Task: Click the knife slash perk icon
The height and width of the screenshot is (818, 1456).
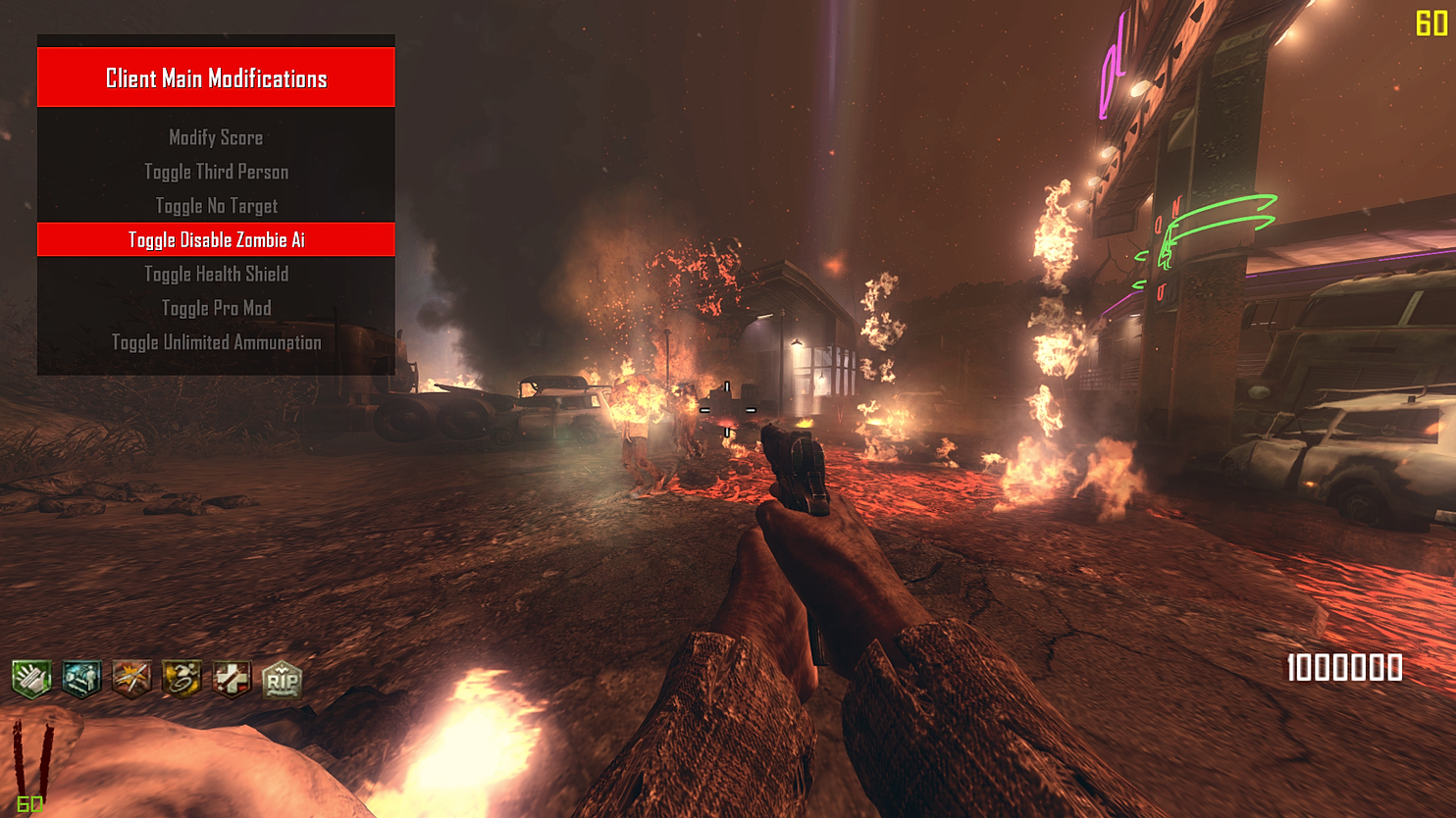Action: 130,678
